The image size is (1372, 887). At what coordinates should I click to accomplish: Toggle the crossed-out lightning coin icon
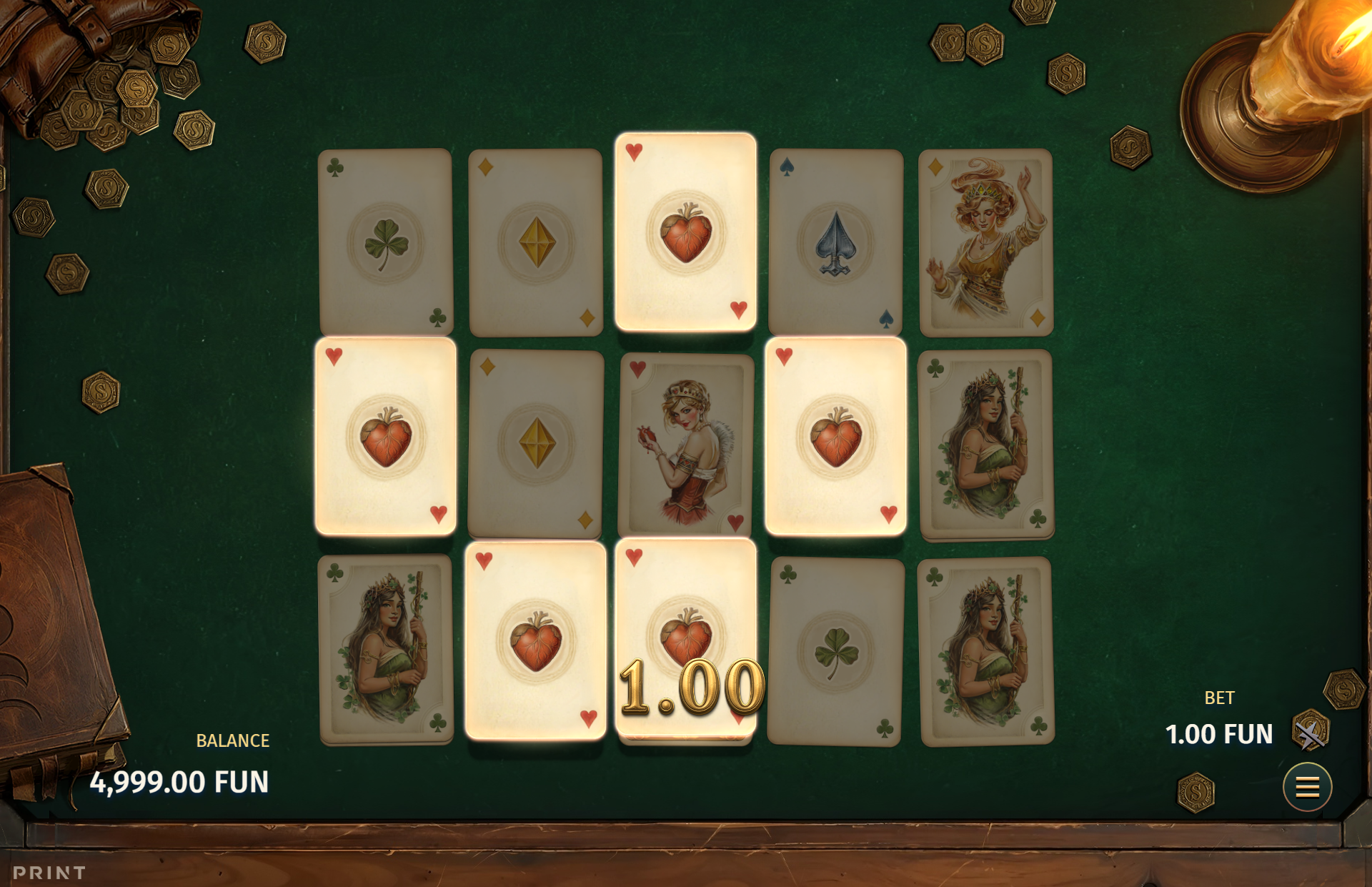[x=1310, y=733]
